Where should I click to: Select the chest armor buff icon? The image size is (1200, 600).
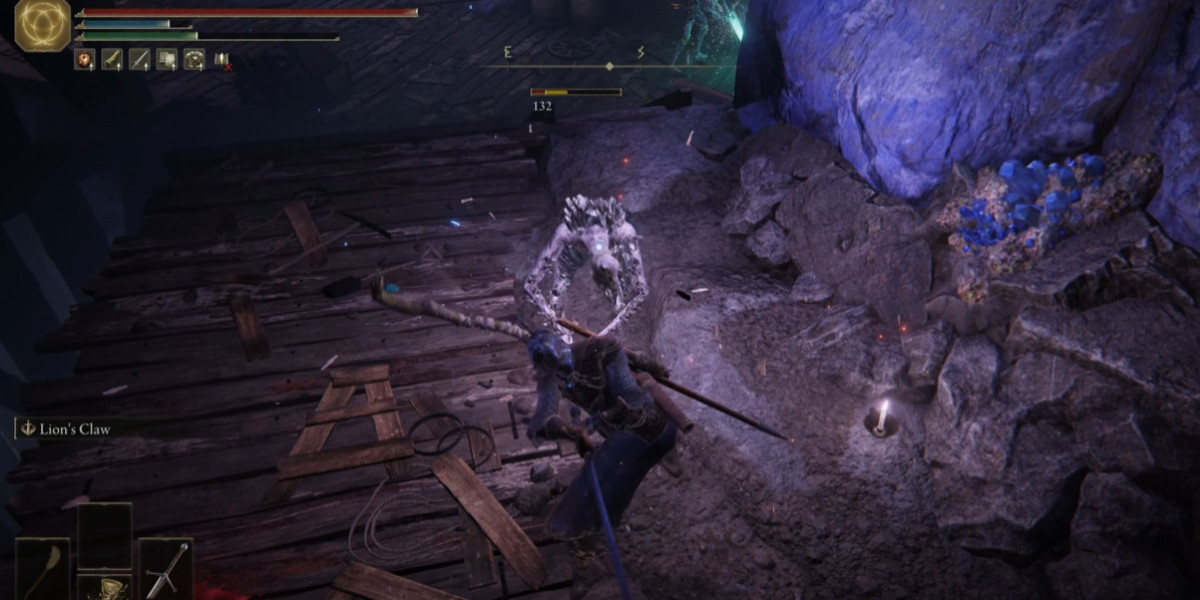[194, 60]
